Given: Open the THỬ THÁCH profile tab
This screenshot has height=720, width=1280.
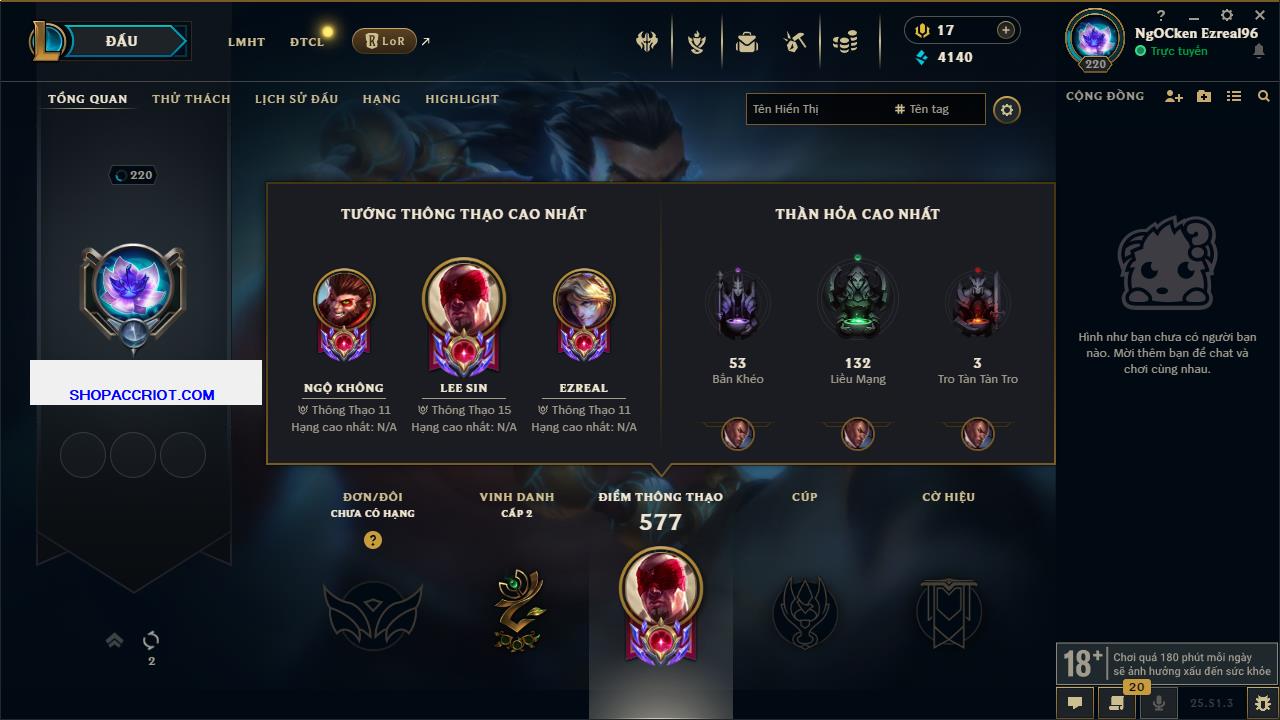Looking at the screenshot, I should pos(191,99).
